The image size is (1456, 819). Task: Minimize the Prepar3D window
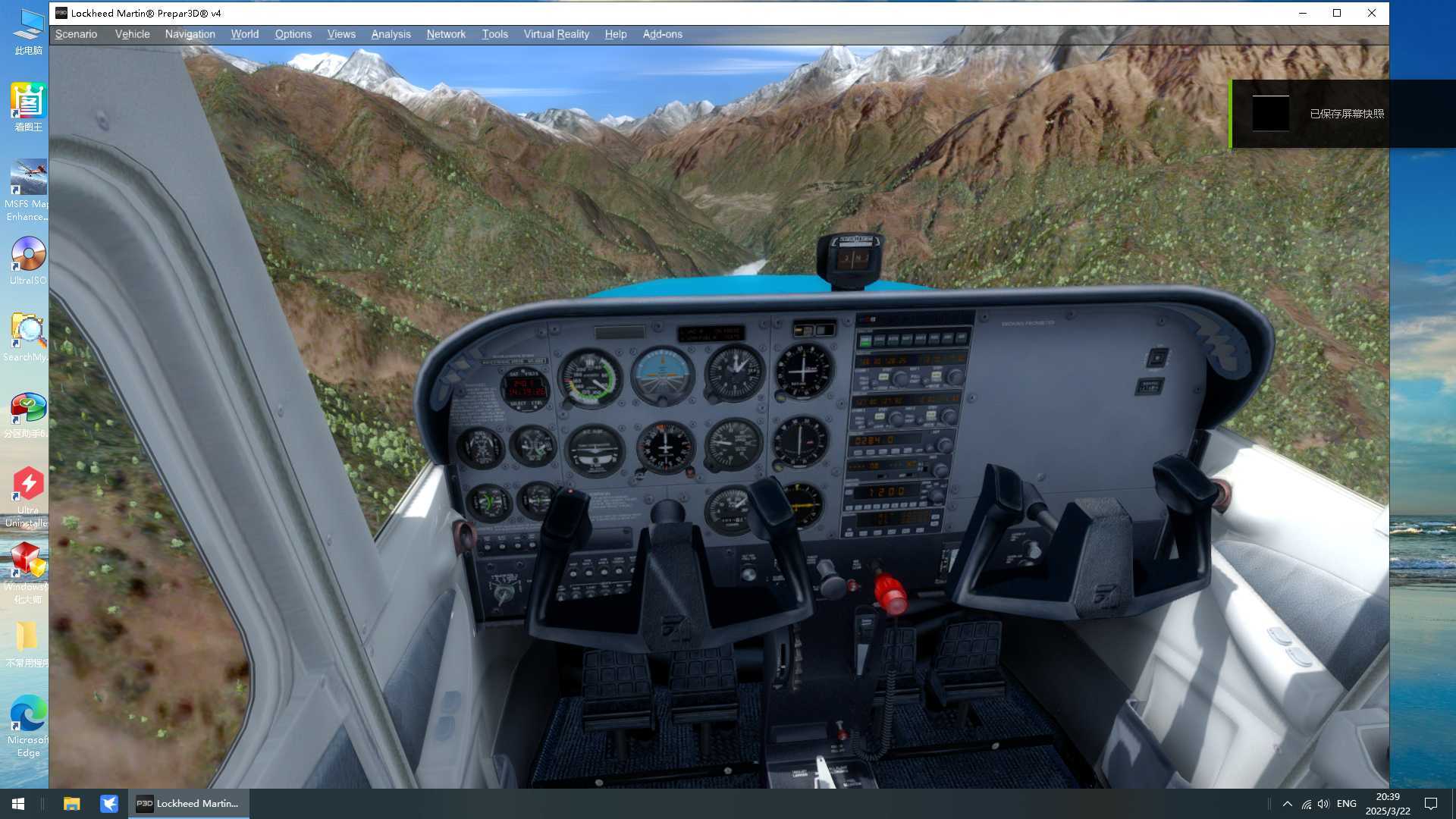click(1303, 13)
